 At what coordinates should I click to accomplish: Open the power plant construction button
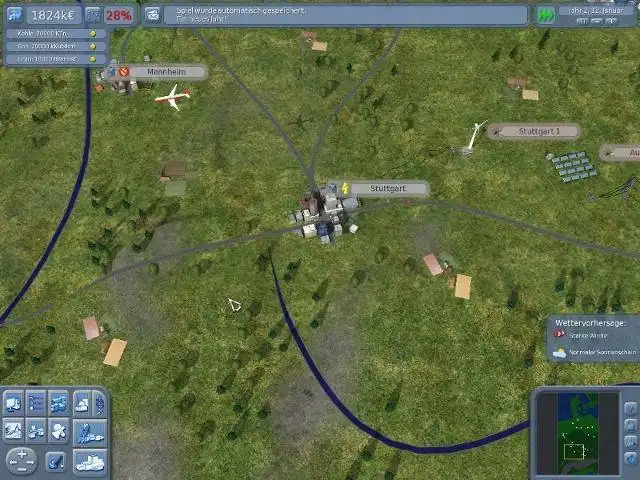click(15, 403)
